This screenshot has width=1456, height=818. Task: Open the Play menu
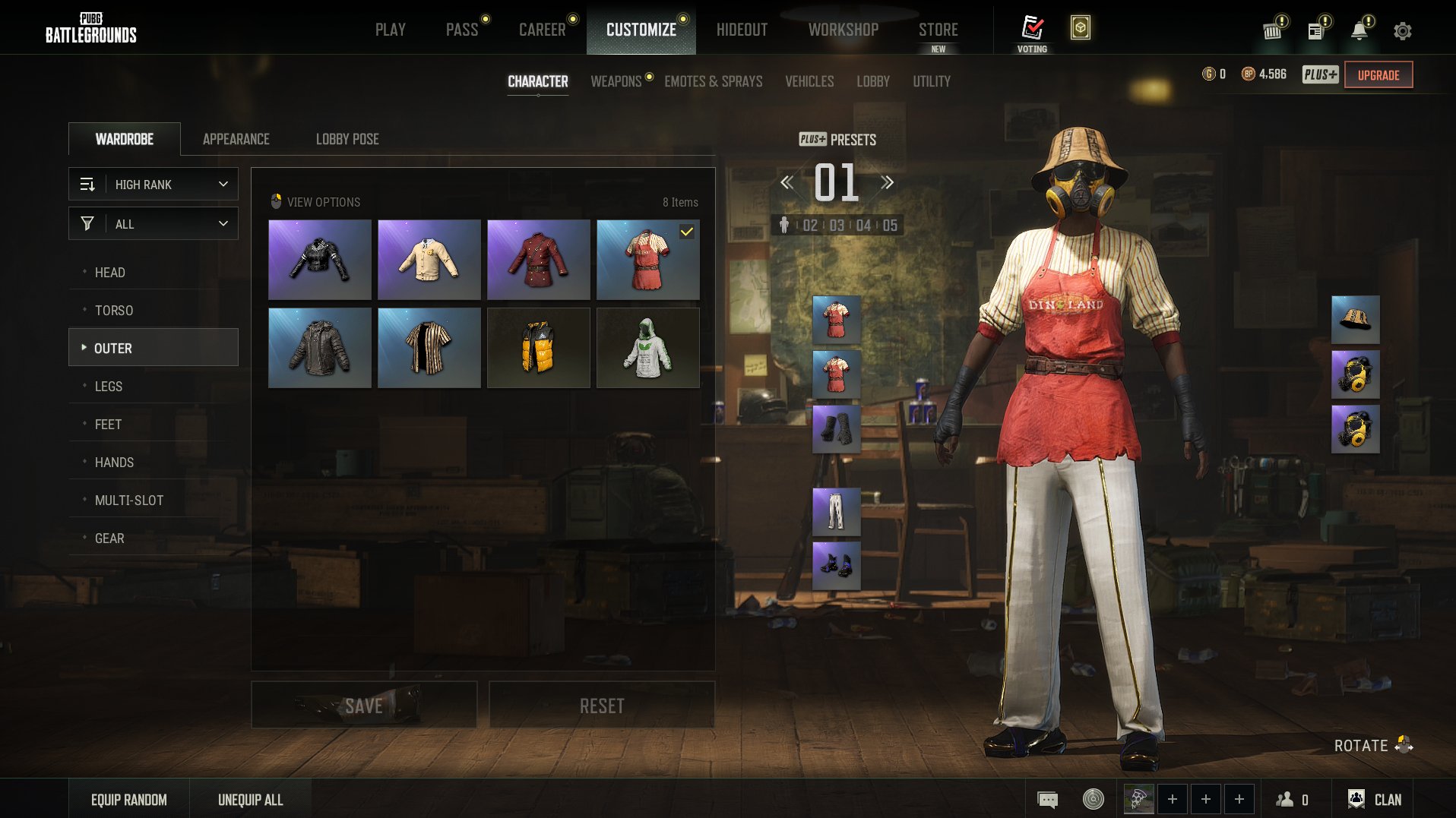[x=390, y=30]
